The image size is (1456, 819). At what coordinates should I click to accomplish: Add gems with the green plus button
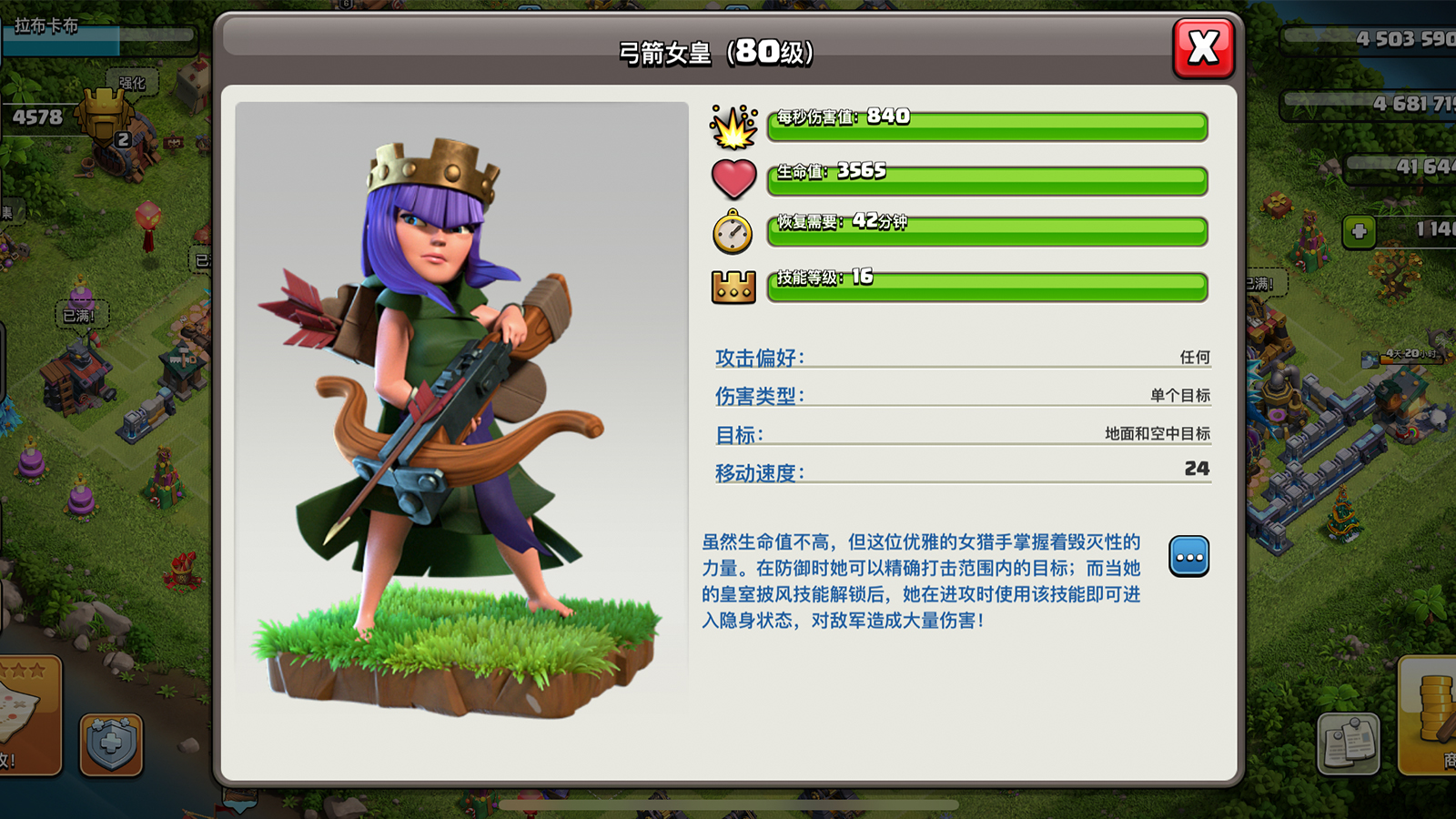click(1360, 231)
